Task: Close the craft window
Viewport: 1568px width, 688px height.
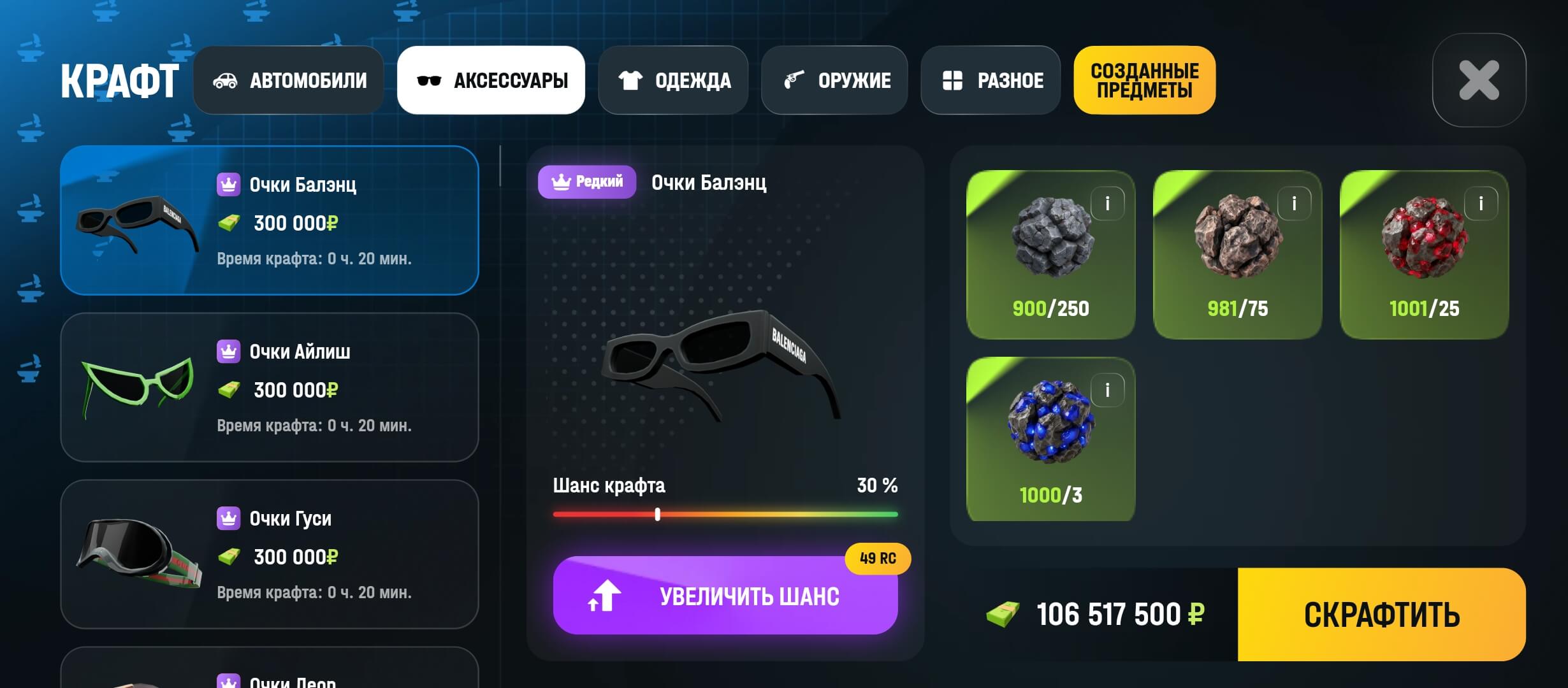Action: [x=1479, y=80]
